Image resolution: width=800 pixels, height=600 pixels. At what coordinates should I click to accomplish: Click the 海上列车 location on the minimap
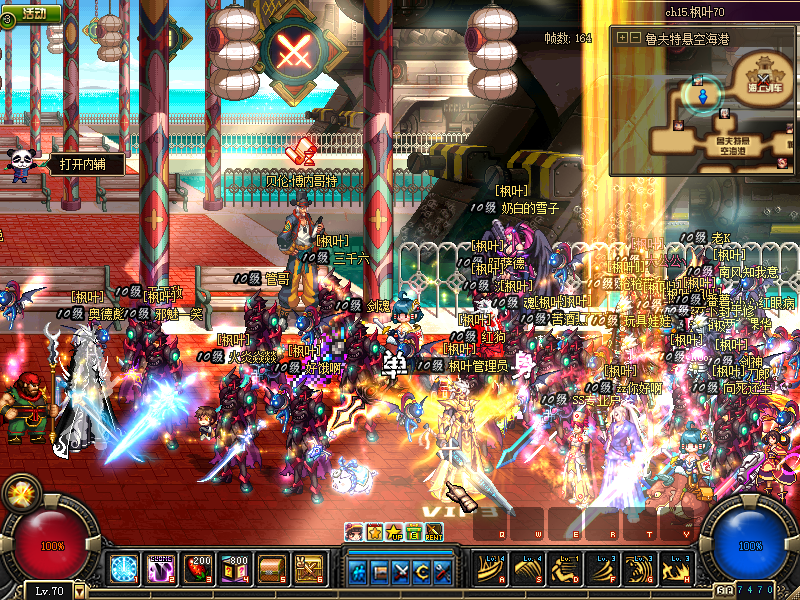tap(767, 87)
